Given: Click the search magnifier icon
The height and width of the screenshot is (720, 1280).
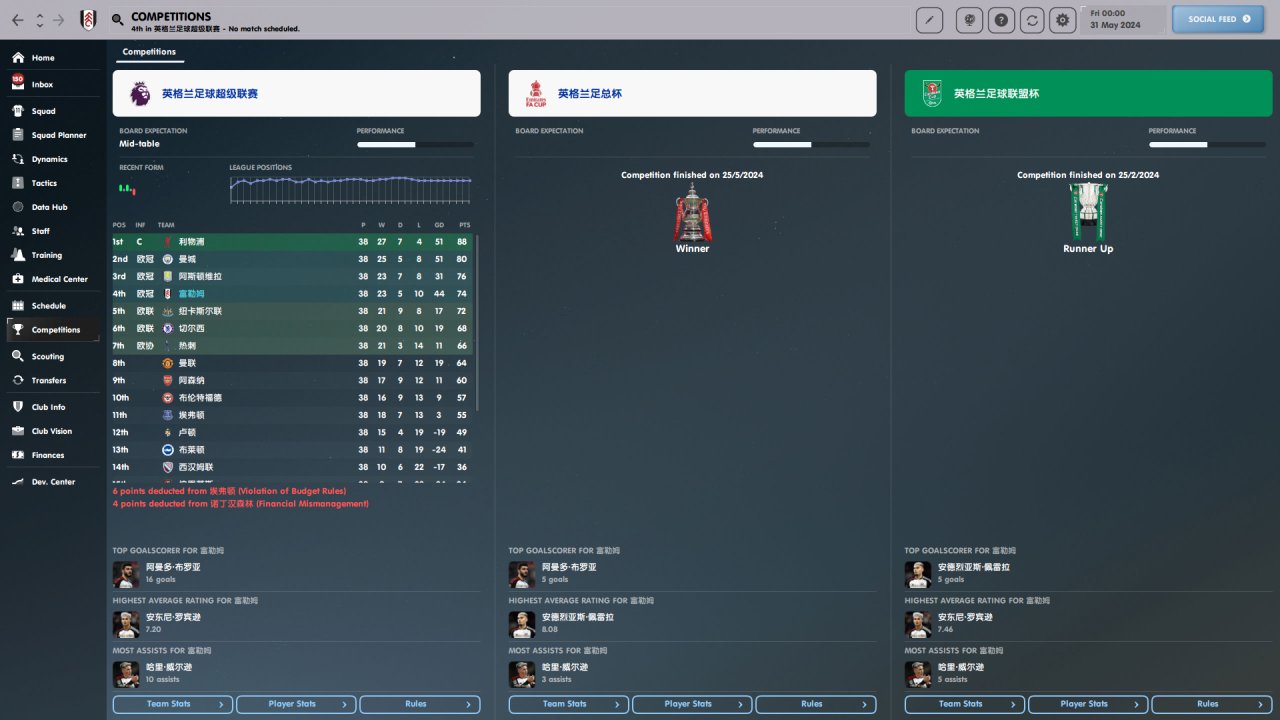Looking at the screenshot, I should (118, 20).
